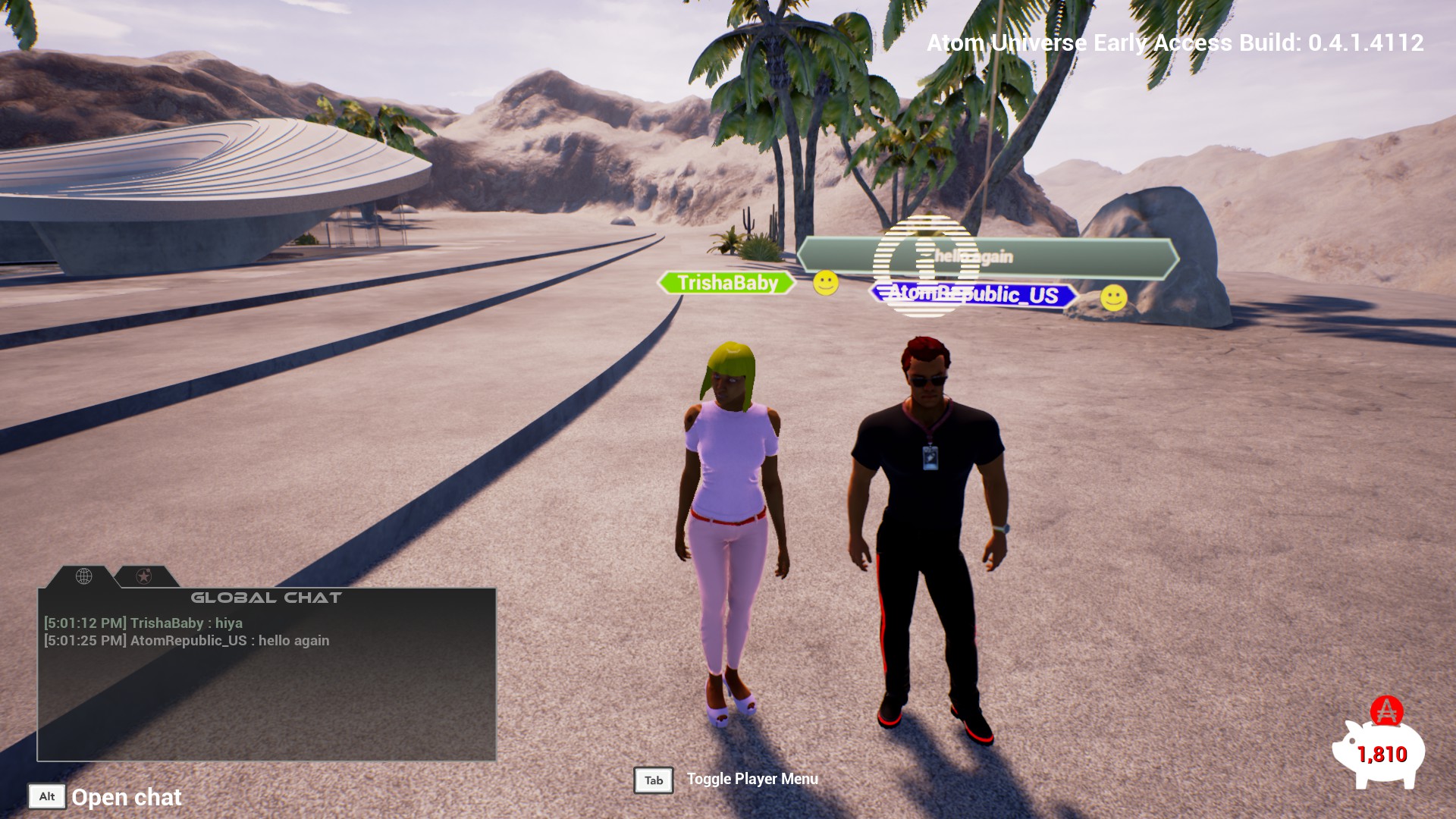Select the TrishaBaby player name tag
The height and width of the screenshot is (819, 1456).
tap(726, 283)
